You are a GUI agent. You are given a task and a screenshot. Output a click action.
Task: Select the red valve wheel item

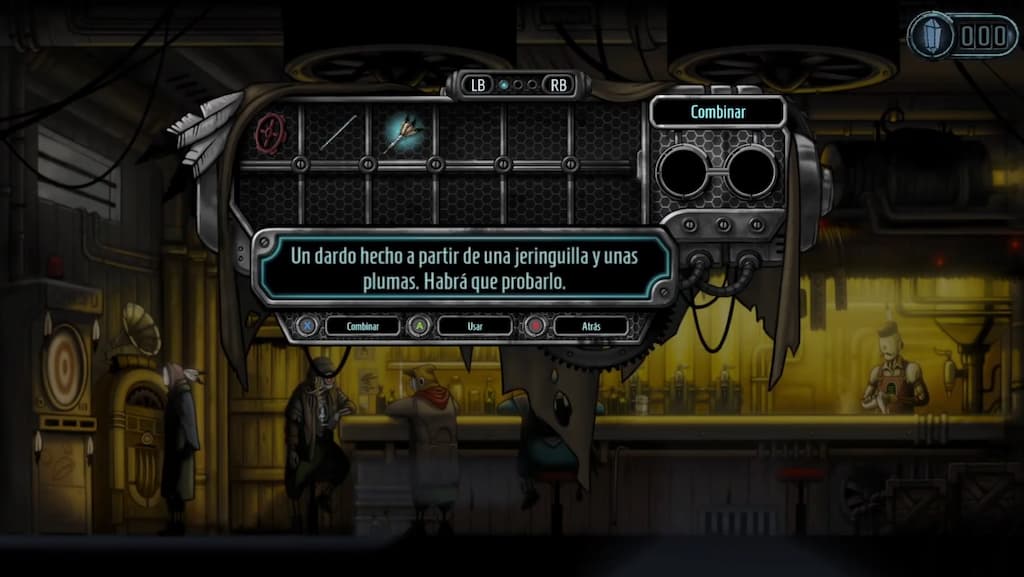click(x=270, y=131)
